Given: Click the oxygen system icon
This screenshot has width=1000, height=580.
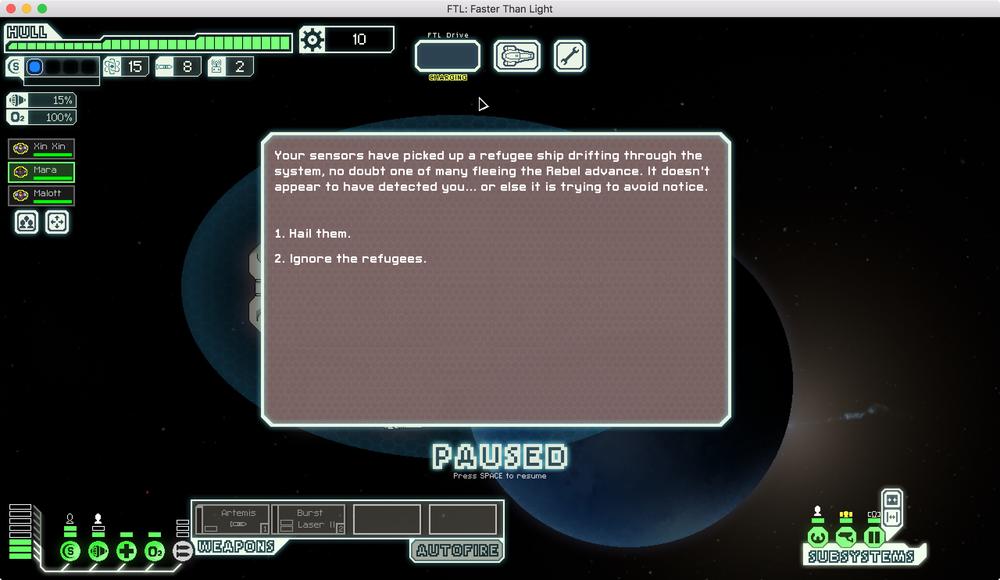Looking at the screenshot, I should [155, 551].
